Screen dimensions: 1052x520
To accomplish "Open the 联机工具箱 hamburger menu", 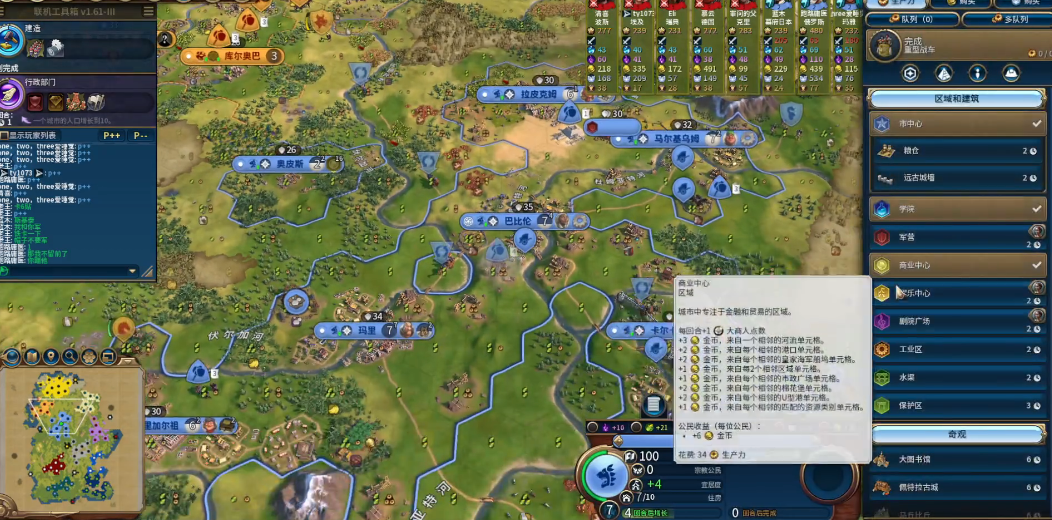I will click(x=148, y=11).
